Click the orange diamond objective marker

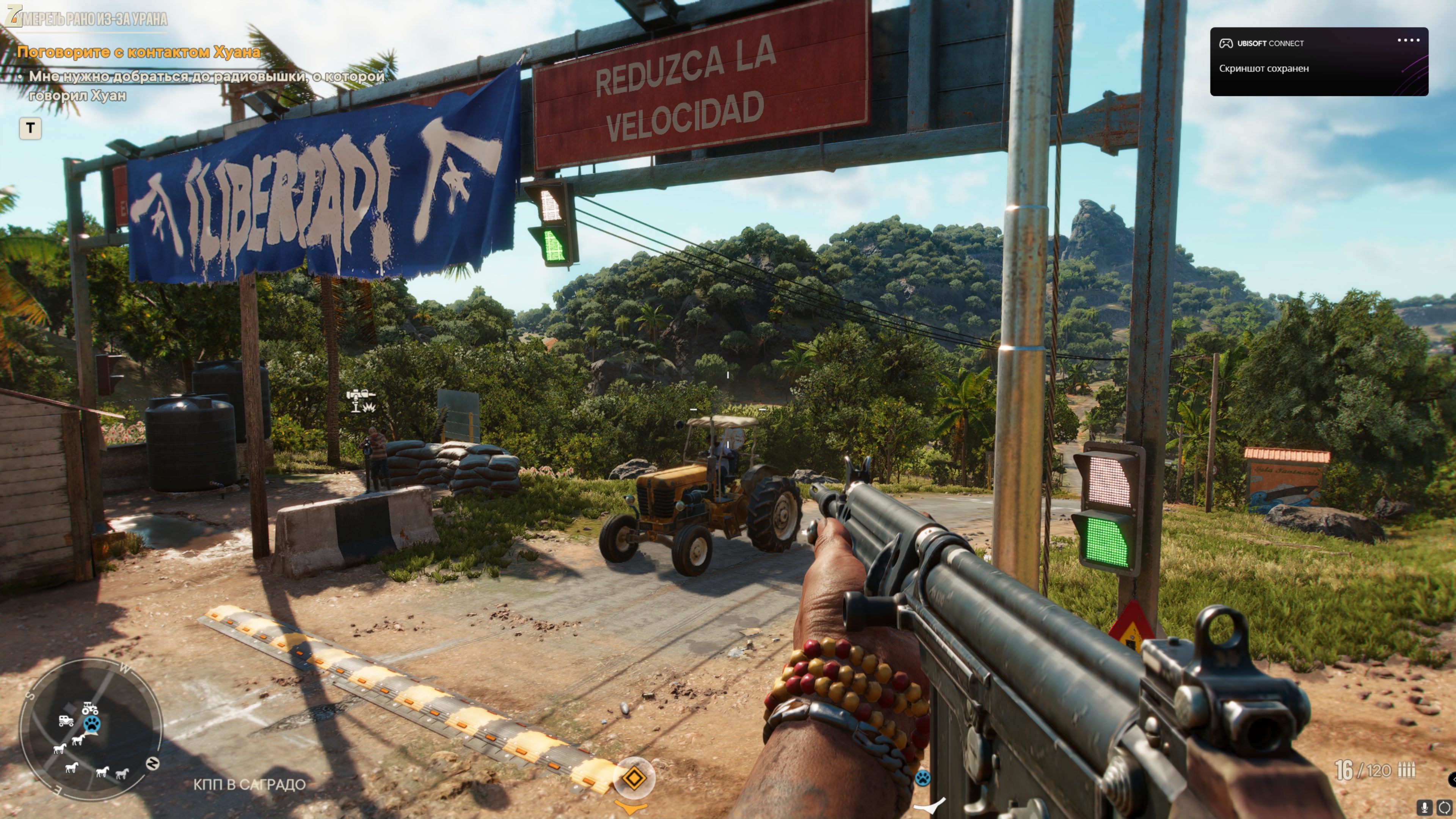[x=634, y=778]
